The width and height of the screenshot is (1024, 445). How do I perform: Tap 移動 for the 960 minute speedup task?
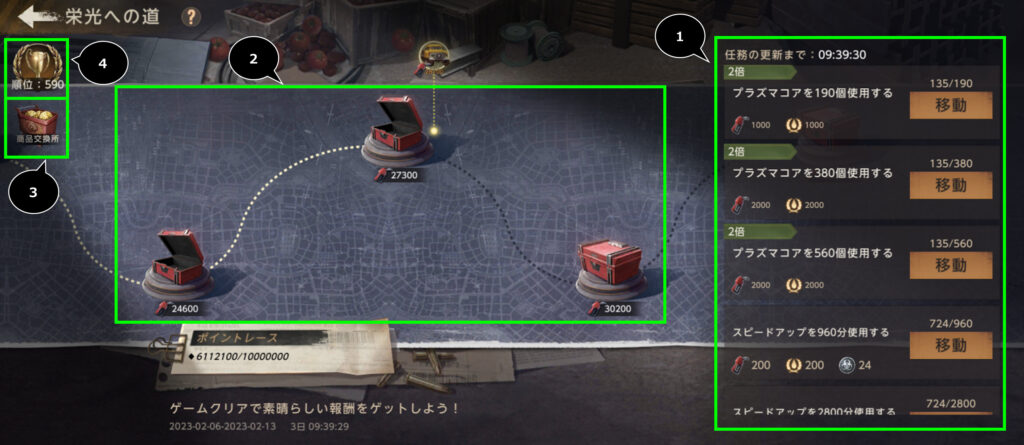click(x=950, y=345)
